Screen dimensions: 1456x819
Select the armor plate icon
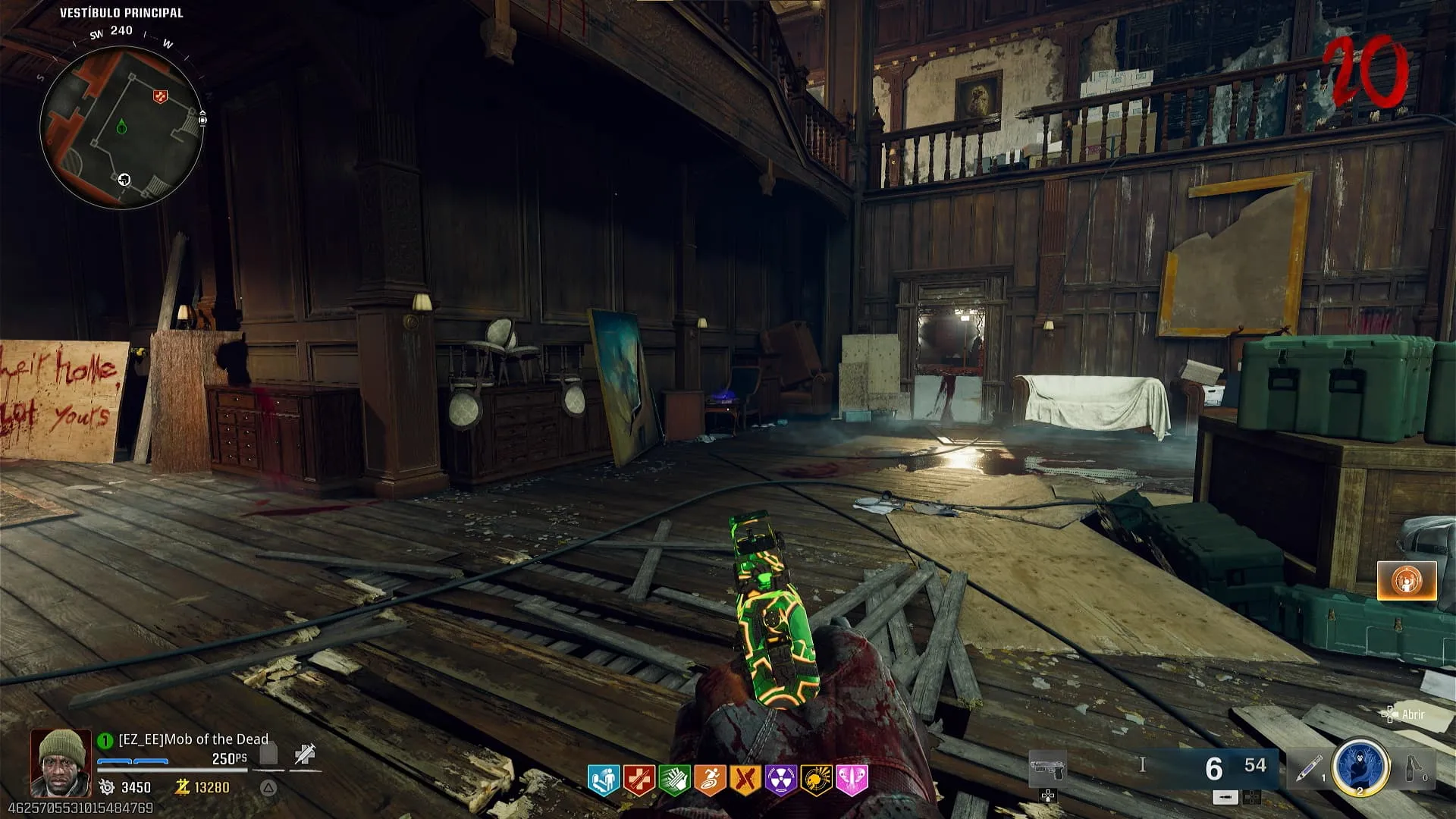[268, 754]
